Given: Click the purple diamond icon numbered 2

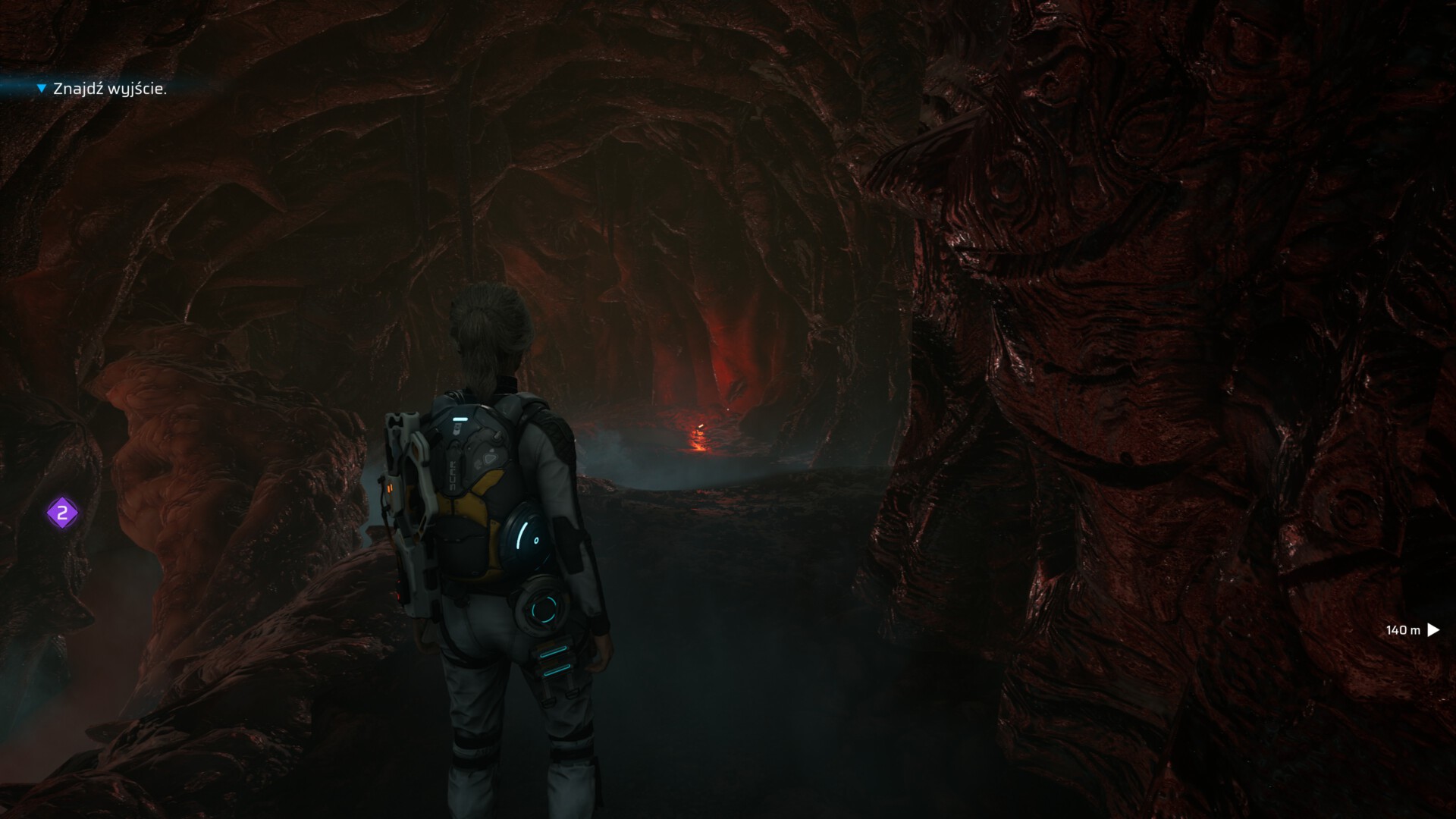Looking at the screenshot, I should [63, 513].
